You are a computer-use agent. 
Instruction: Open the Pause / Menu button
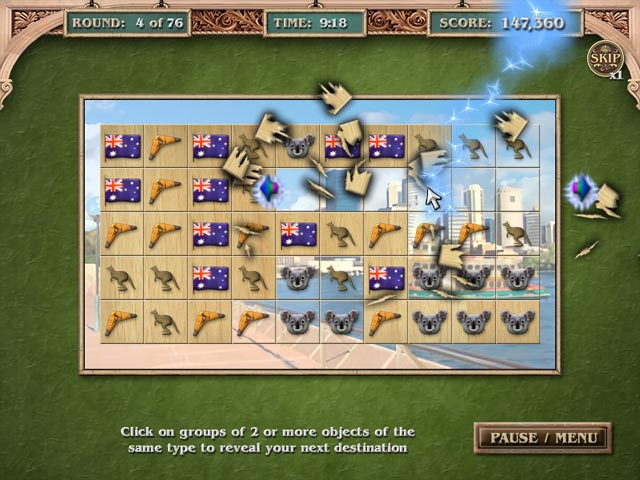point(542,437)
